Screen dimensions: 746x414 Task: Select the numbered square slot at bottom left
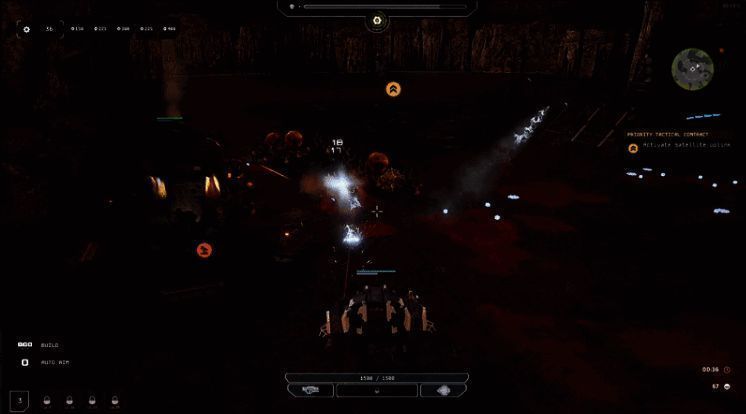(20, 399)
